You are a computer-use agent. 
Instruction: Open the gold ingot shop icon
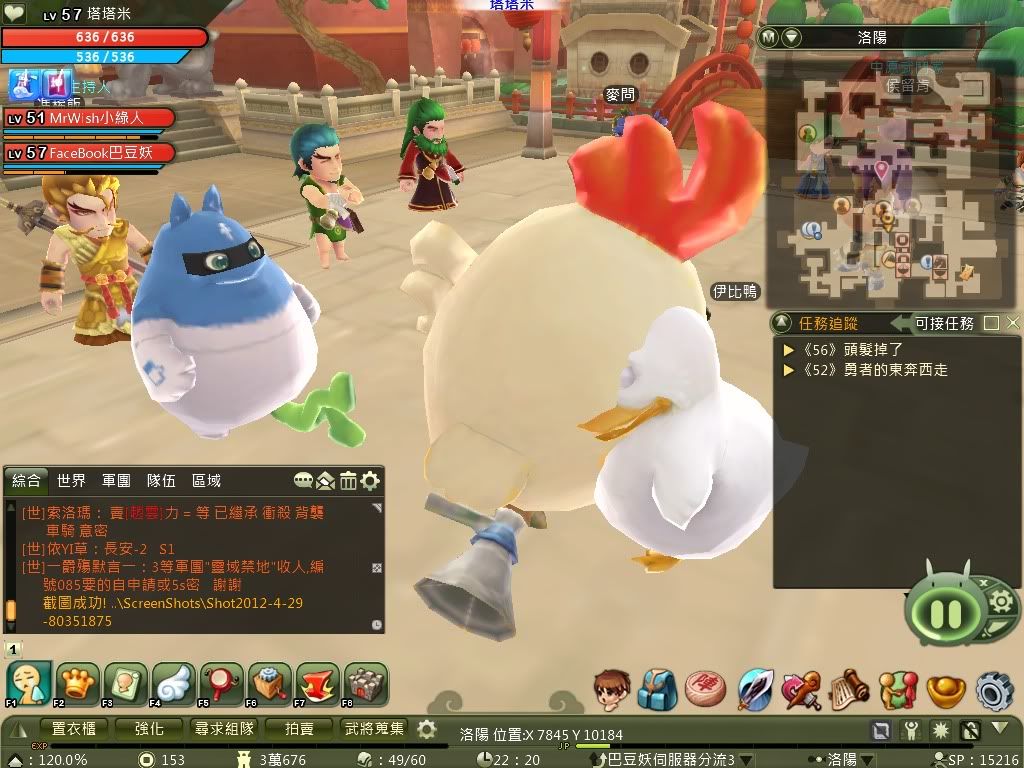coord(945,690)
